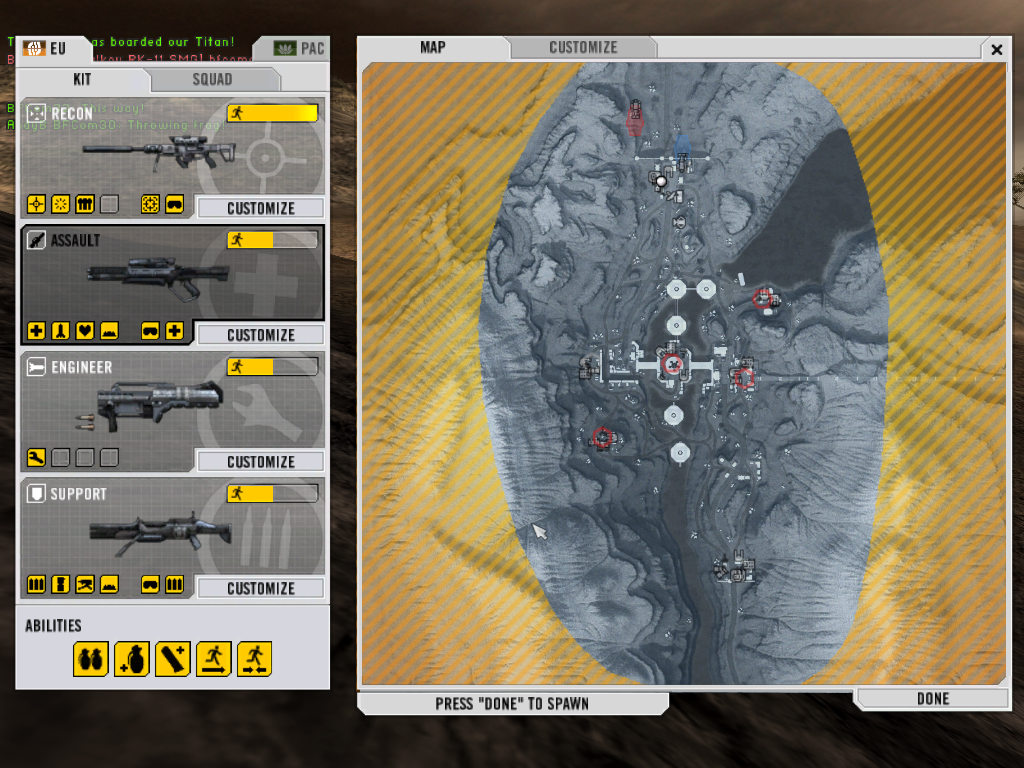The image size is (1024, 768).
Task: Customize the Support kit loadout
Action: [x=260, y=588]
